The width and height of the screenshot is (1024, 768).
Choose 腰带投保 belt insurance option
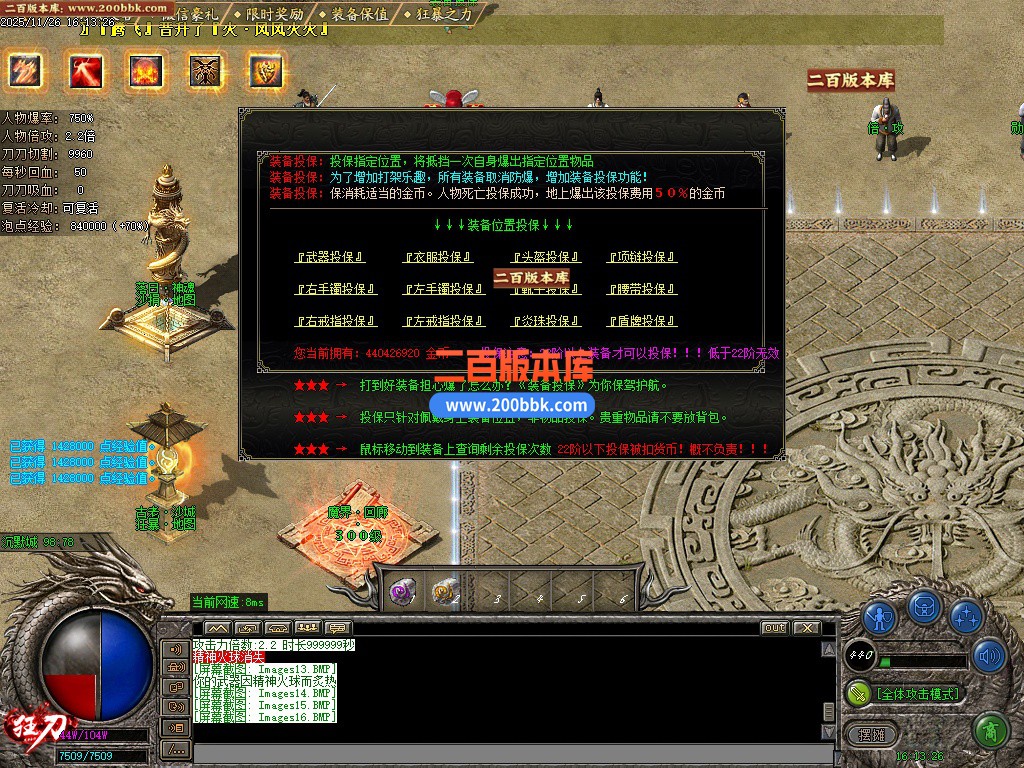(642, 289)
